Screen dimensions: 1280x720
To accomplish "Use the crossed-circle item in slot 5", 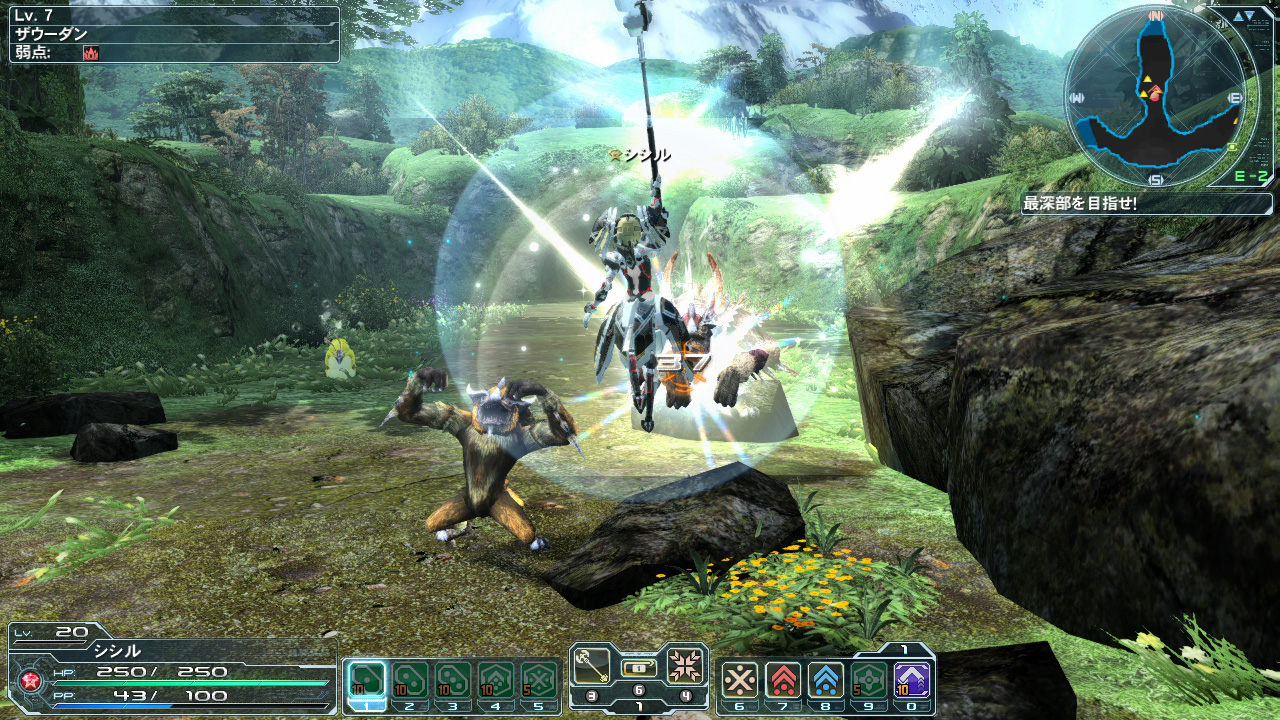I will click(x=539, y=681).
